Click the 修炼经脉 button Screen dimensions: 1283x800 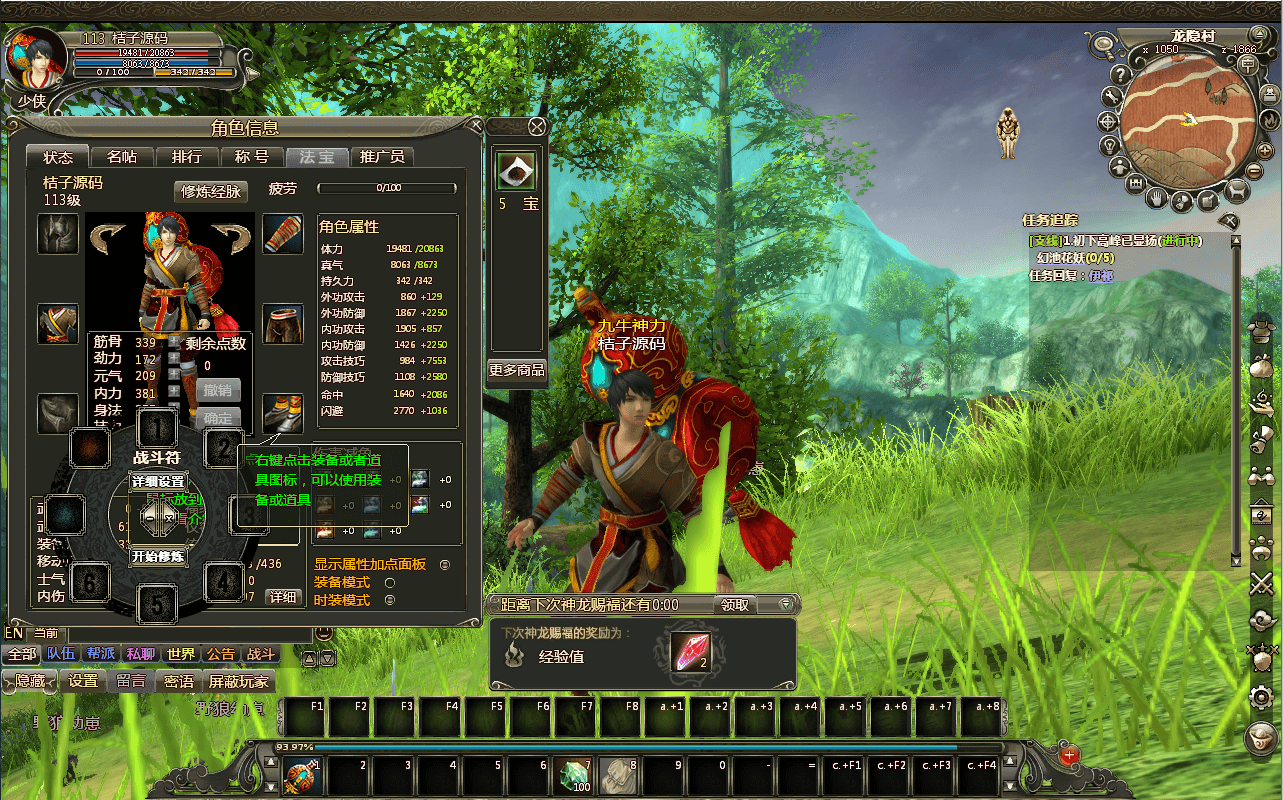point(211,191)
